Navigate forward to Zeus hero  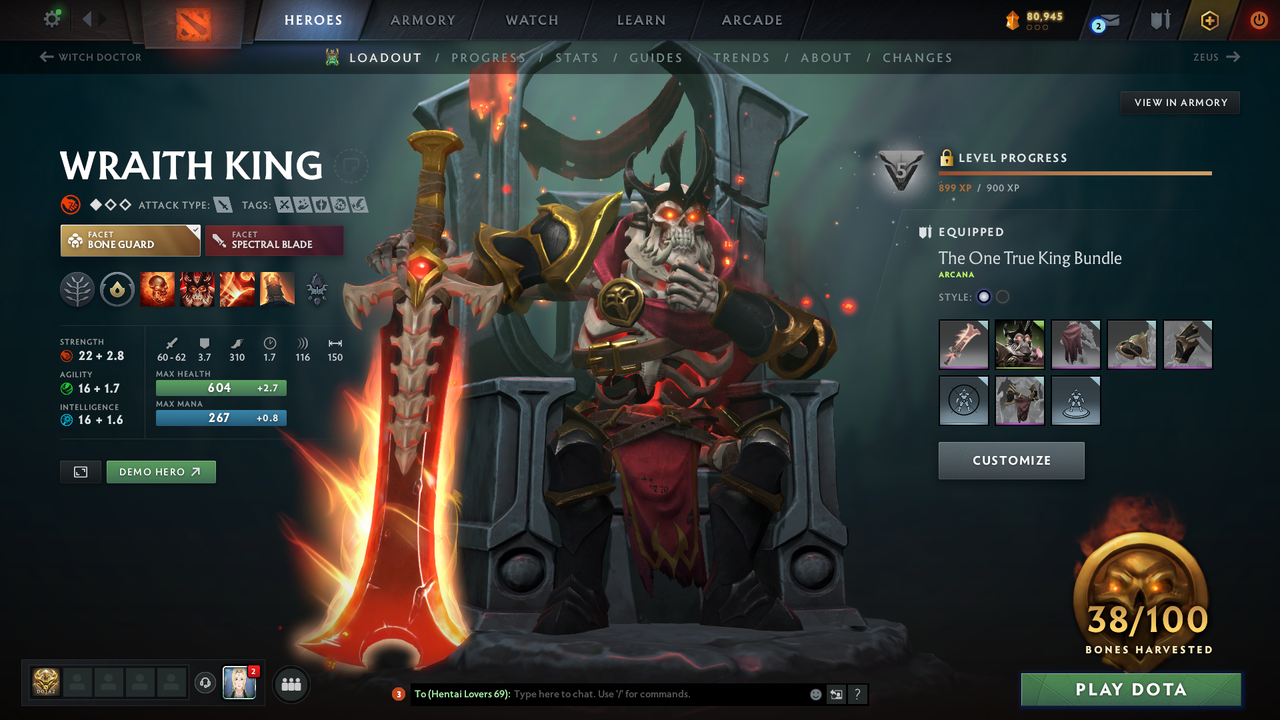pyautogui.click(x=1216, y=57)
